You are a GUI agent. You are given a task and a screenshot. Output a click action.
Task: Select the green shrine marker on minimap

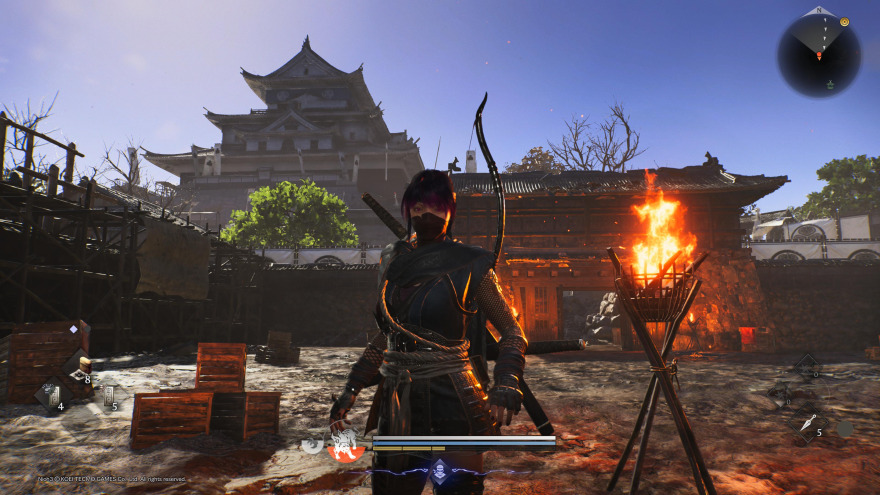point(828,85)
